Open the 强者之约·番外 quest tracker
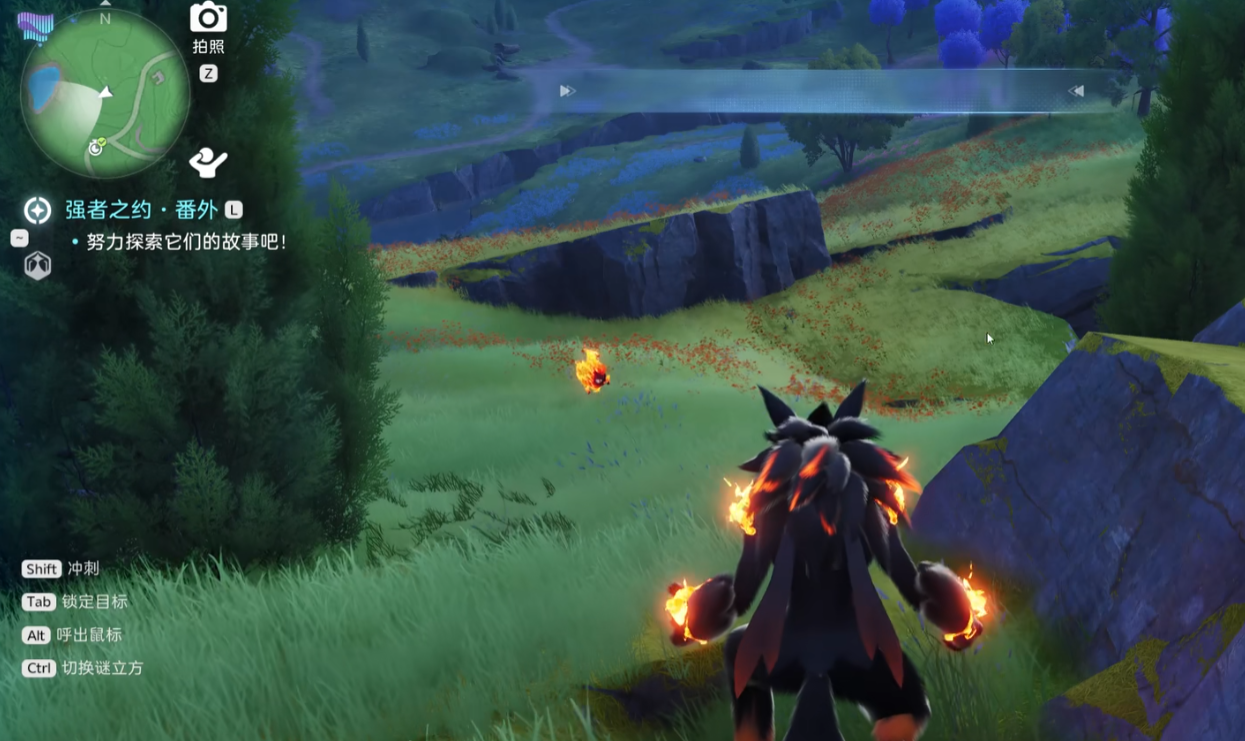The height and width of the screenshot is (741, 1245). click(141, 210)
